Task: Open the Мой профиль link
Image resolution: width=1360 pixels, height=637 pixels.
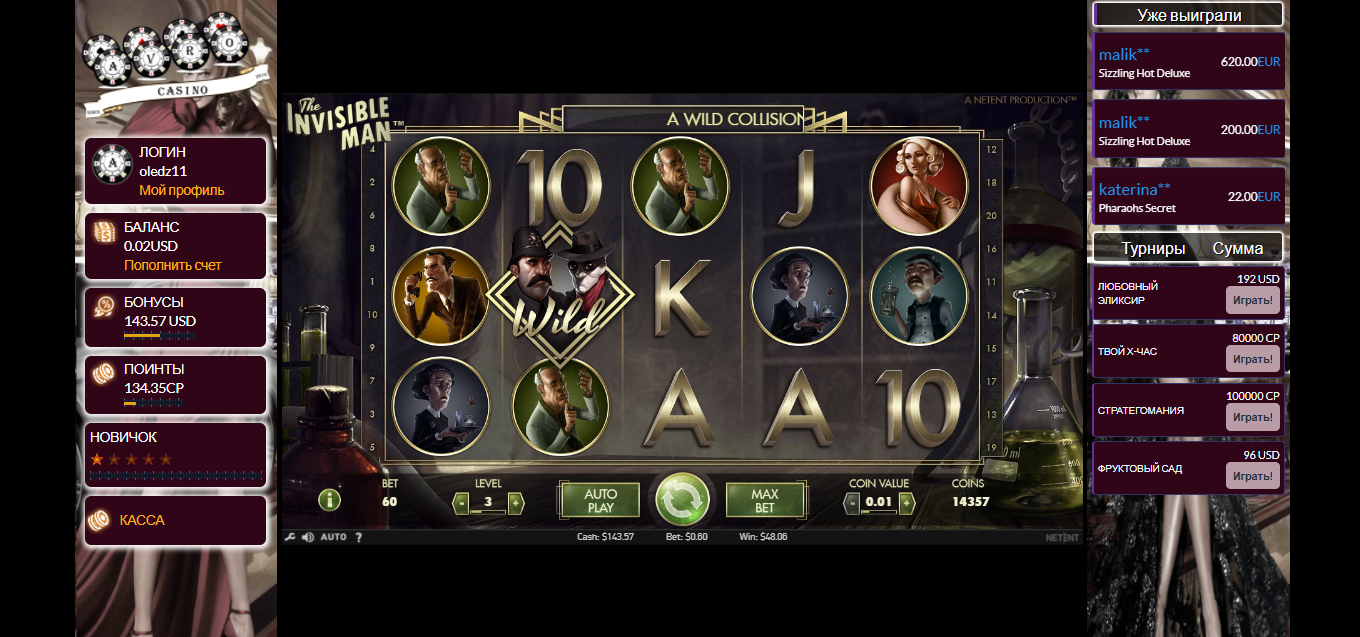Action: 181,190
